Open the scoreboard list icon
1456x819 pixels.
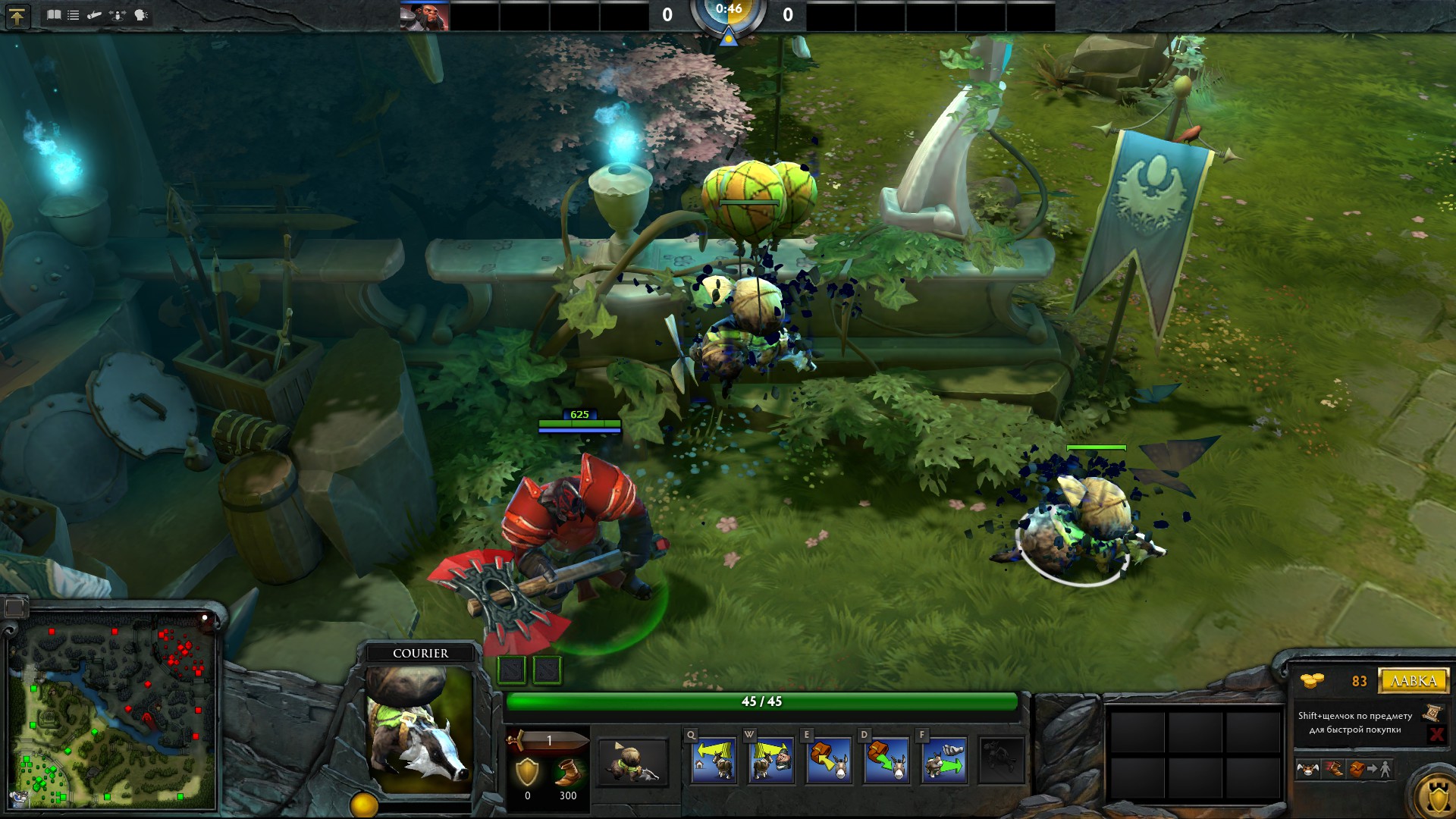pos(74,14)
